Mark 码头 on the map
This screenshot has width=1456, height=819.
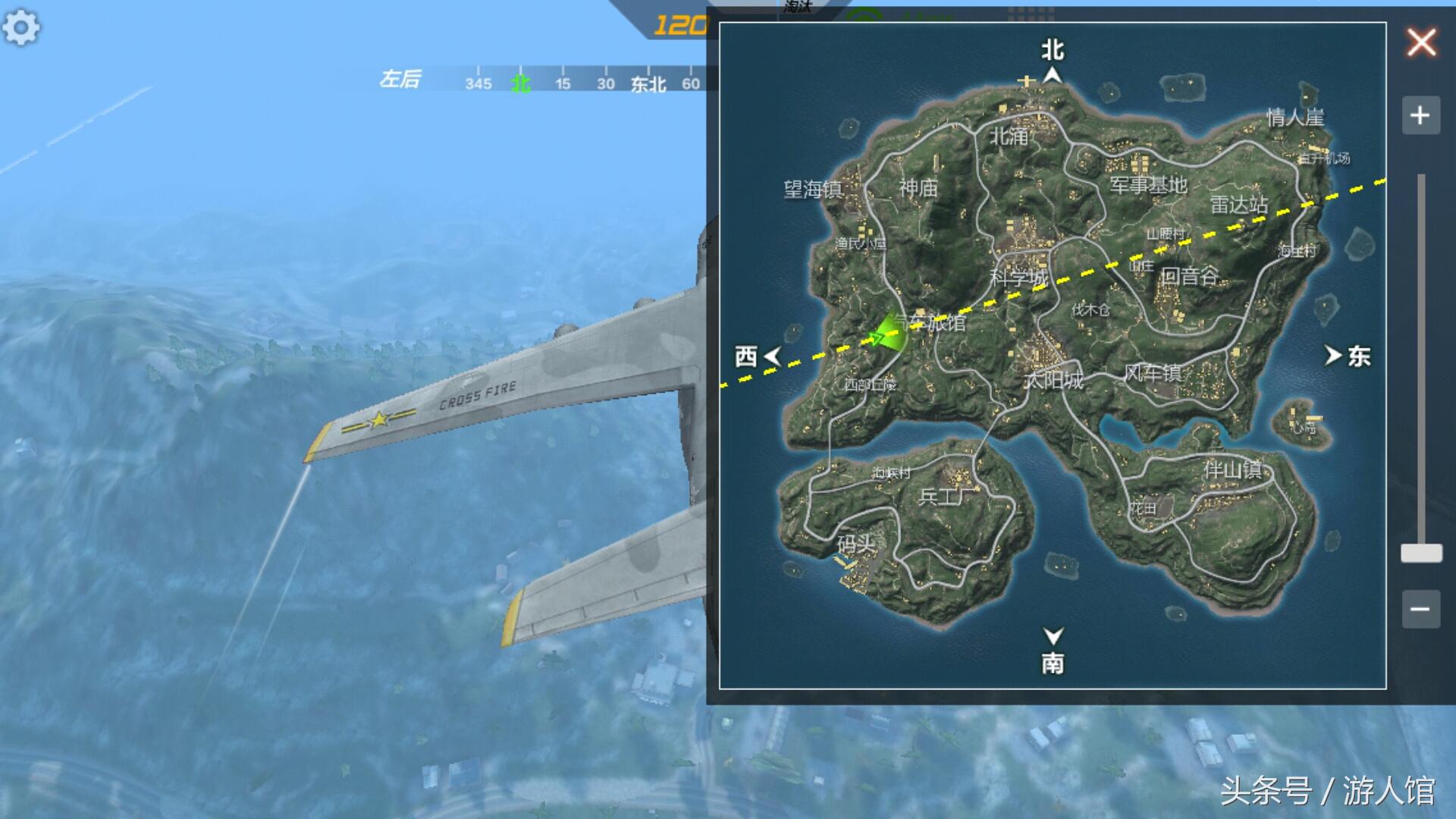(x=856, y=544)
